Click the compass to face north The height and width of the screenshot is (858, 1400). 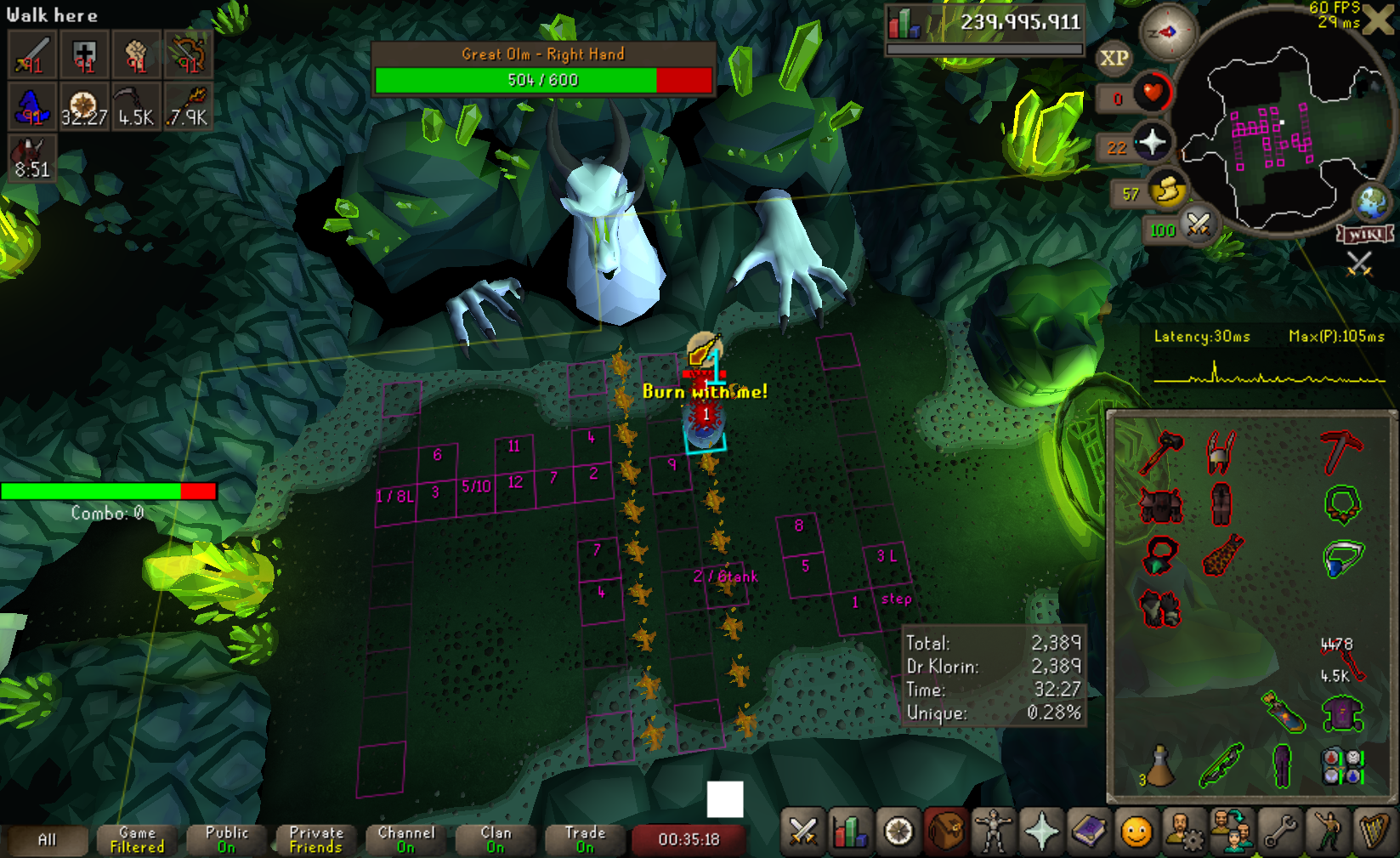(x=1168, y=32)
